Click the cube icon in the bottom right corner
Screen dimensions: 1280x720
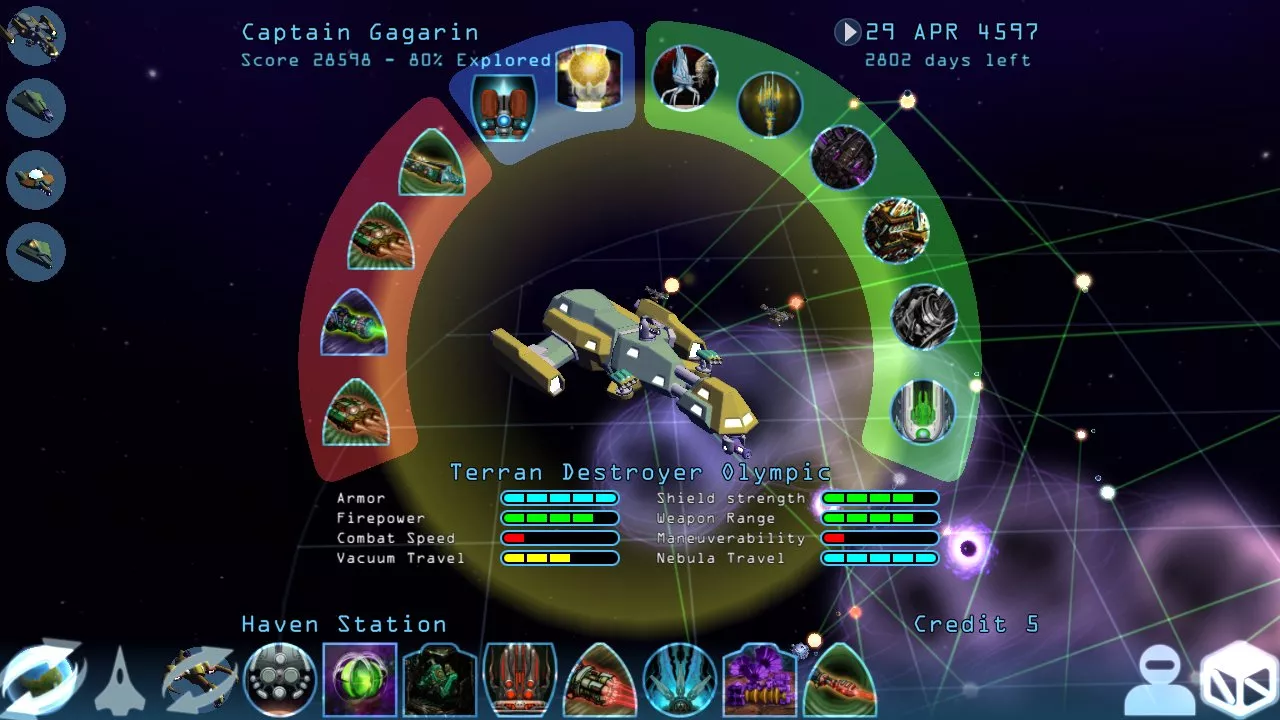pyautogui.click(x=1237, y=682)
